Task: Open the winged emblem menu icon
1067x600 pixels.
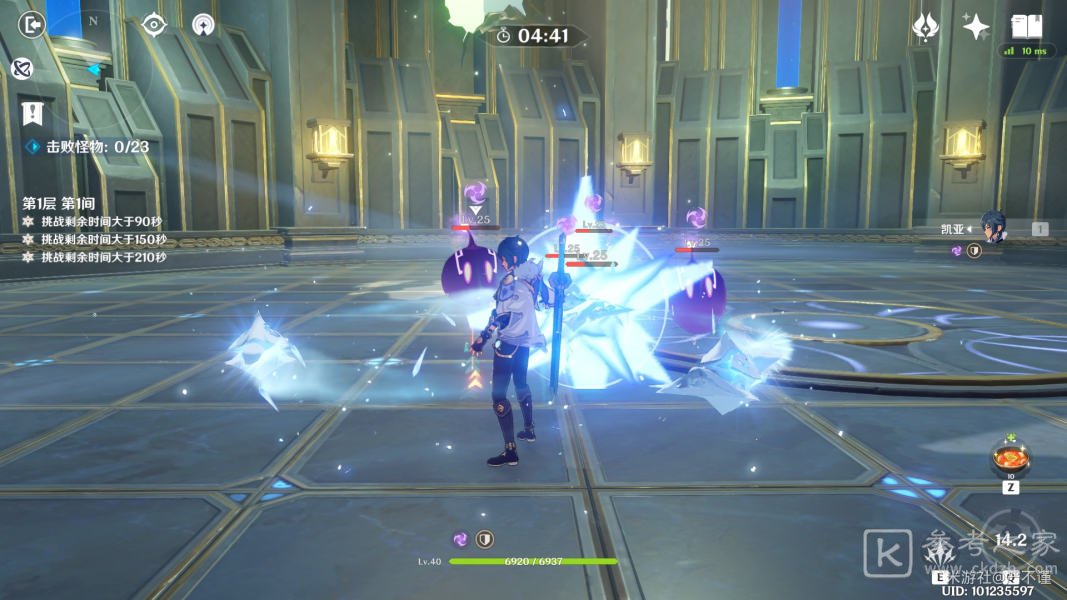Action: (925, 27)
